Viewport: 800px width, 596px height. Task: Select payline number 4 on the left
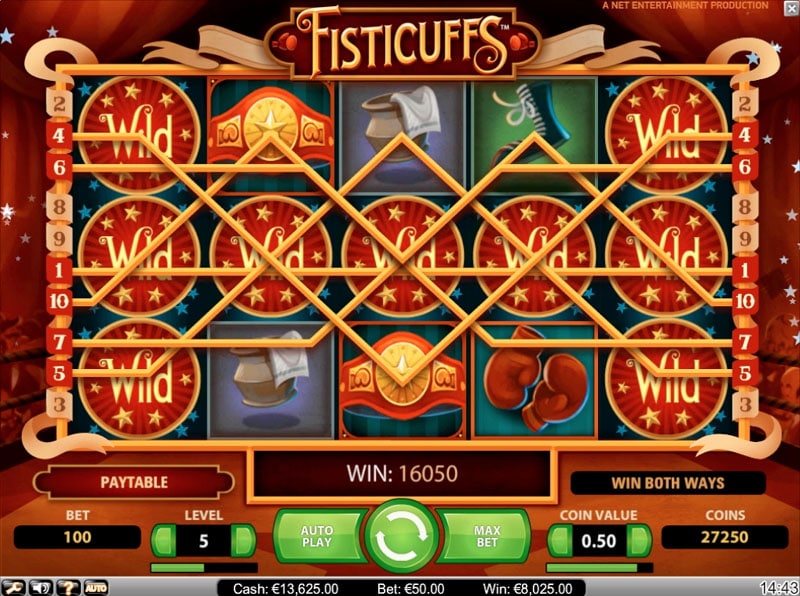[x=58, y=135]
